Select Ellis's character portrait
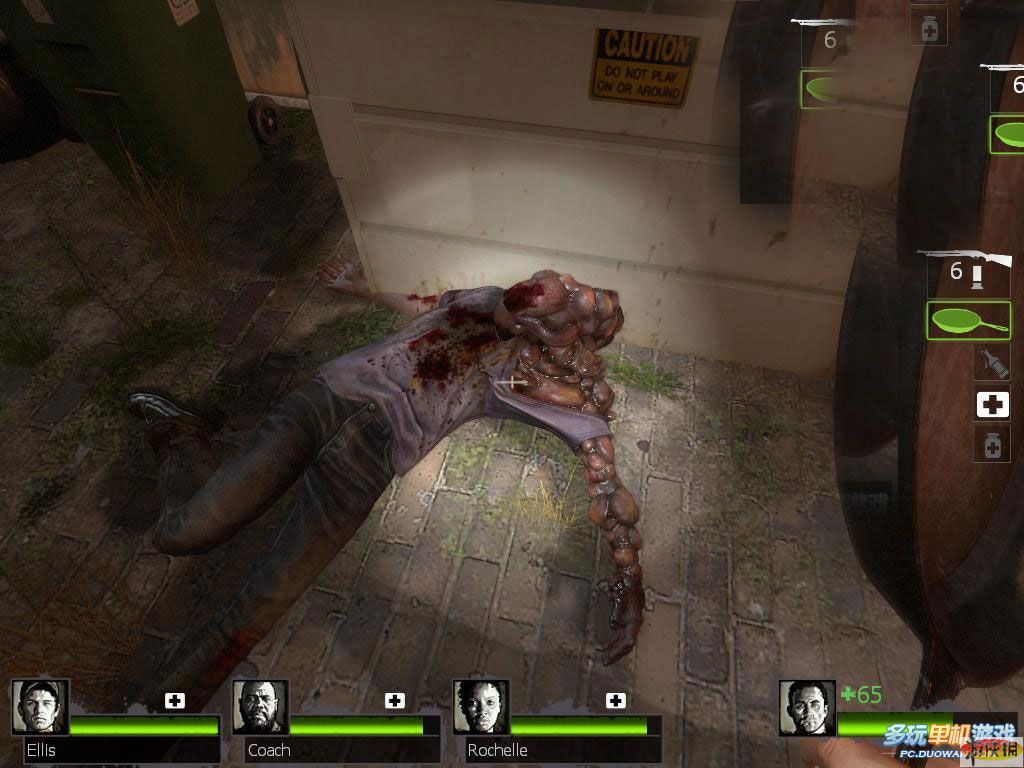Screen dimensions: 1024x768 [x=40, y=707]
